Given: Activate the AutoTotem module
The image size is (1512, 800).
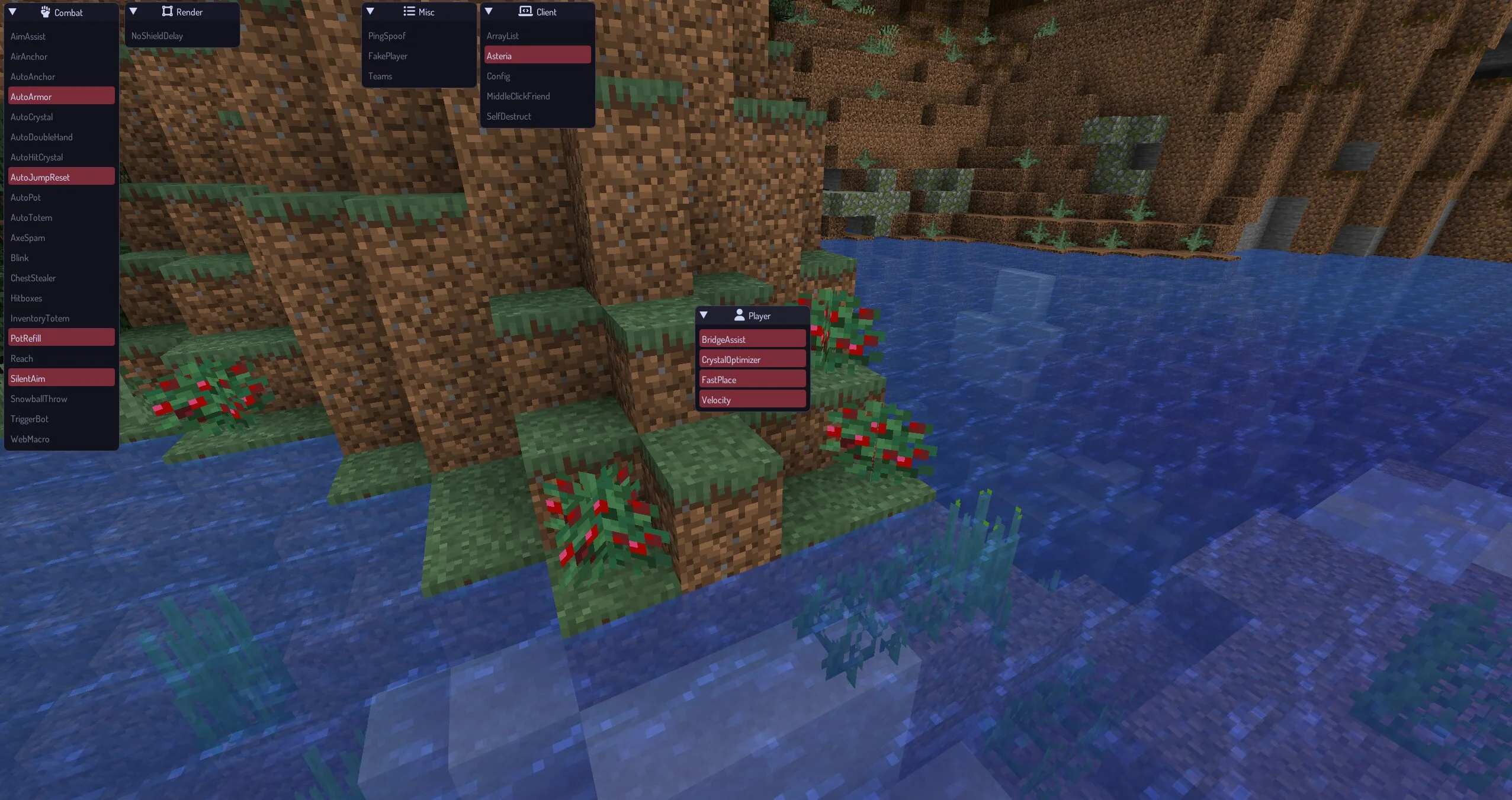Looking at the screenshot, I should (31, 218).
